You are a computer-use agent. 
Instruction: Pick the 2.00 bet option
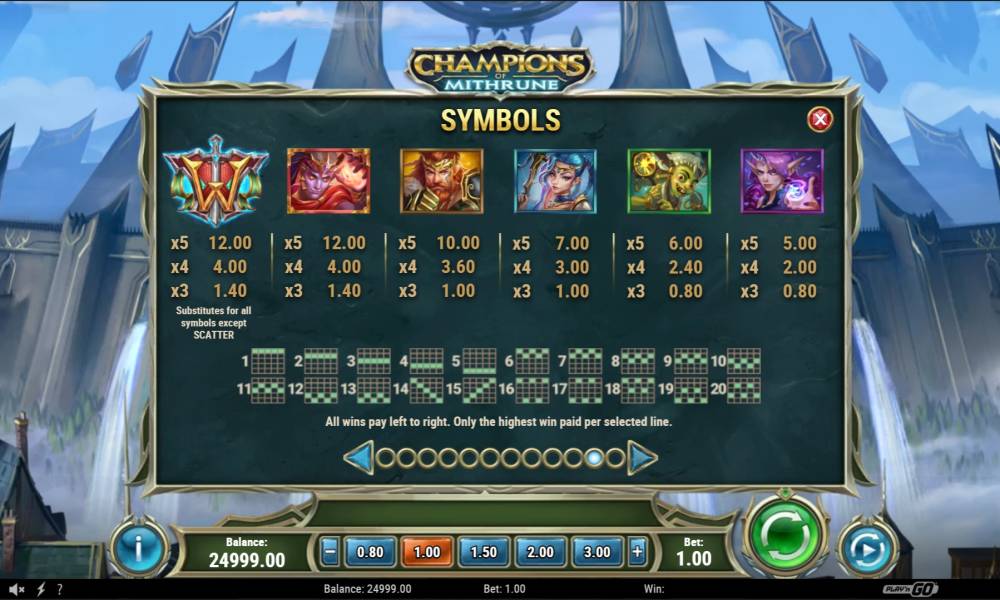pyautogui.click(x=541, y=551)
